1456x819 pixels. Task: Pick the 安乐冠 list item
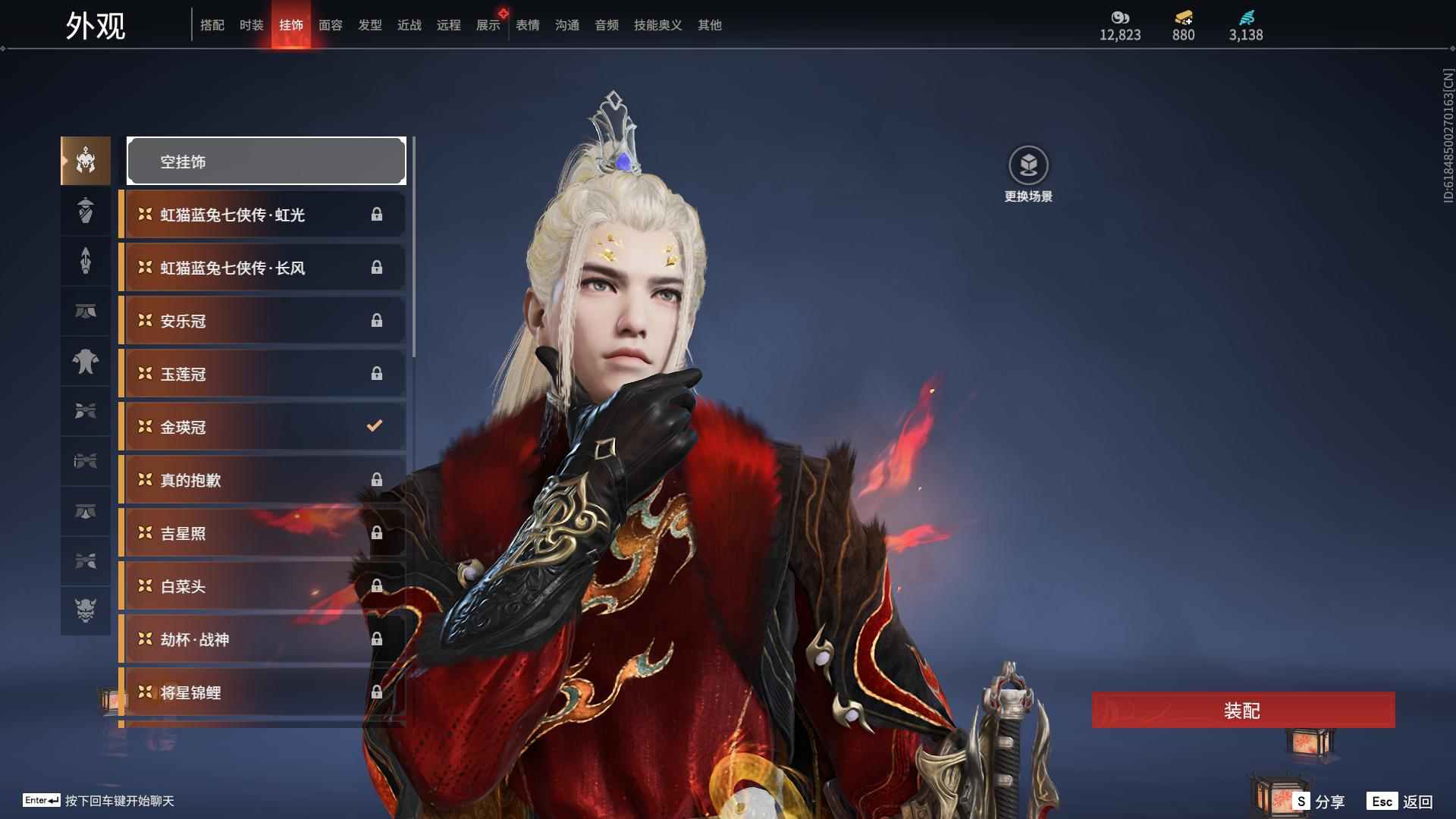tap(262, 321)
